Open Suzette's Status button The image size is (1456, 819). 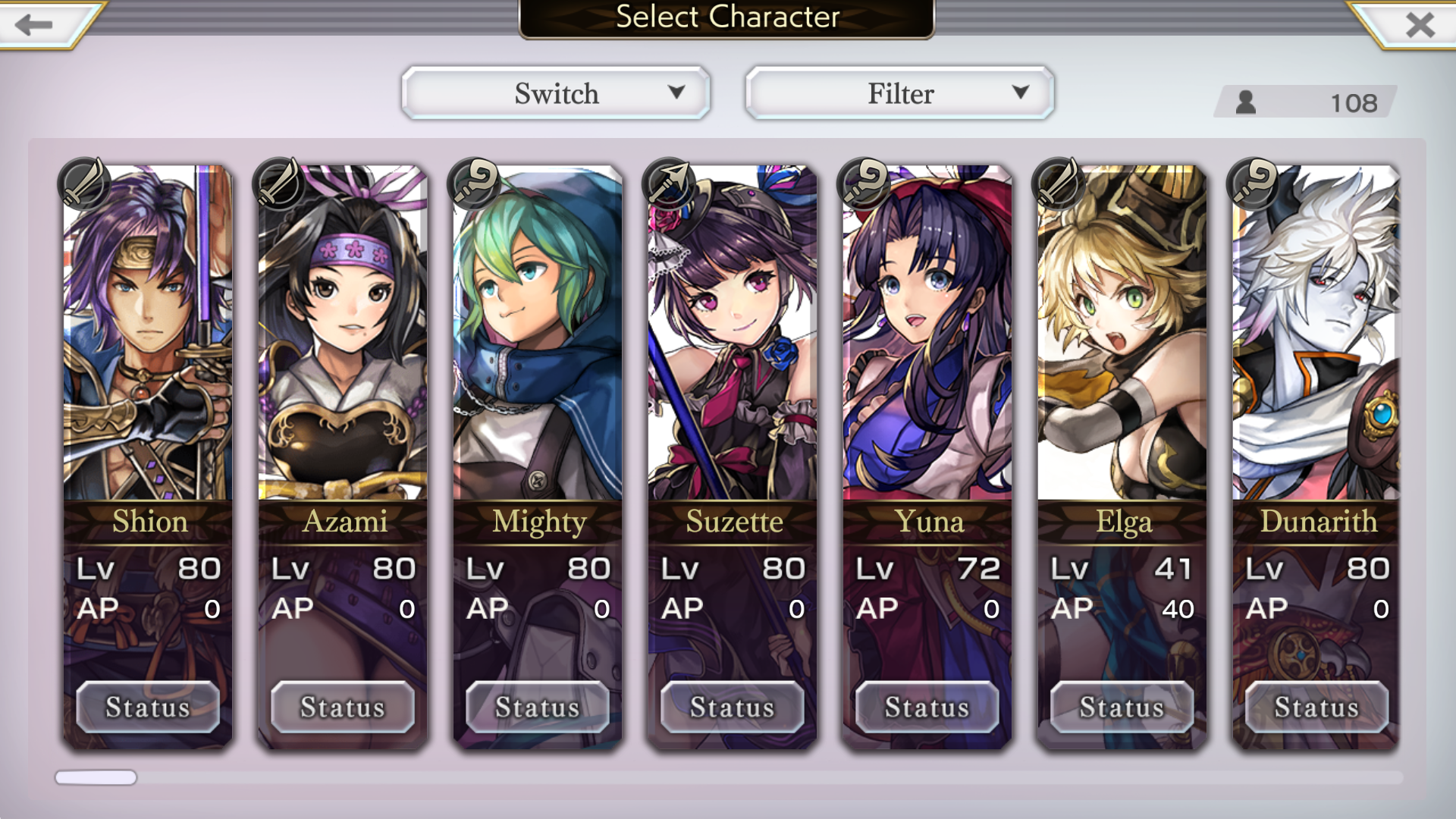pos(733,707)
